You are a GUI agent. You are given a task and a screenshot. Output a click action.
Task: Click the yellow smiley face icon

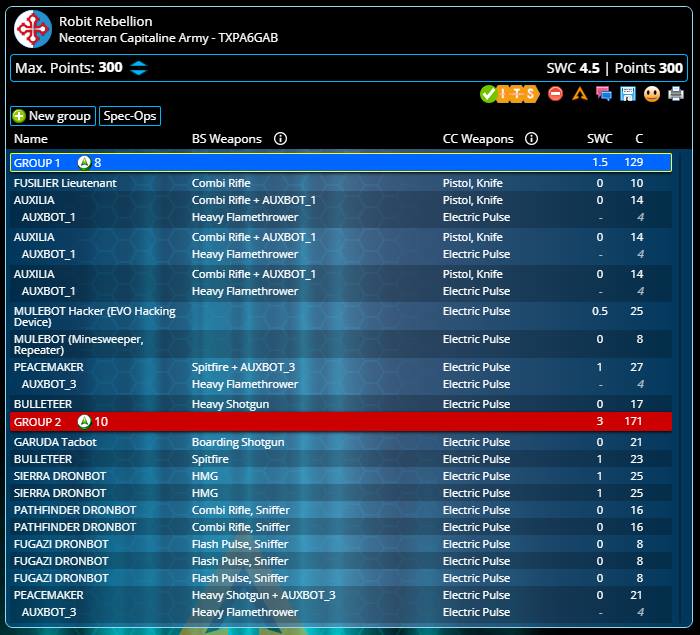tap(652, 94)
